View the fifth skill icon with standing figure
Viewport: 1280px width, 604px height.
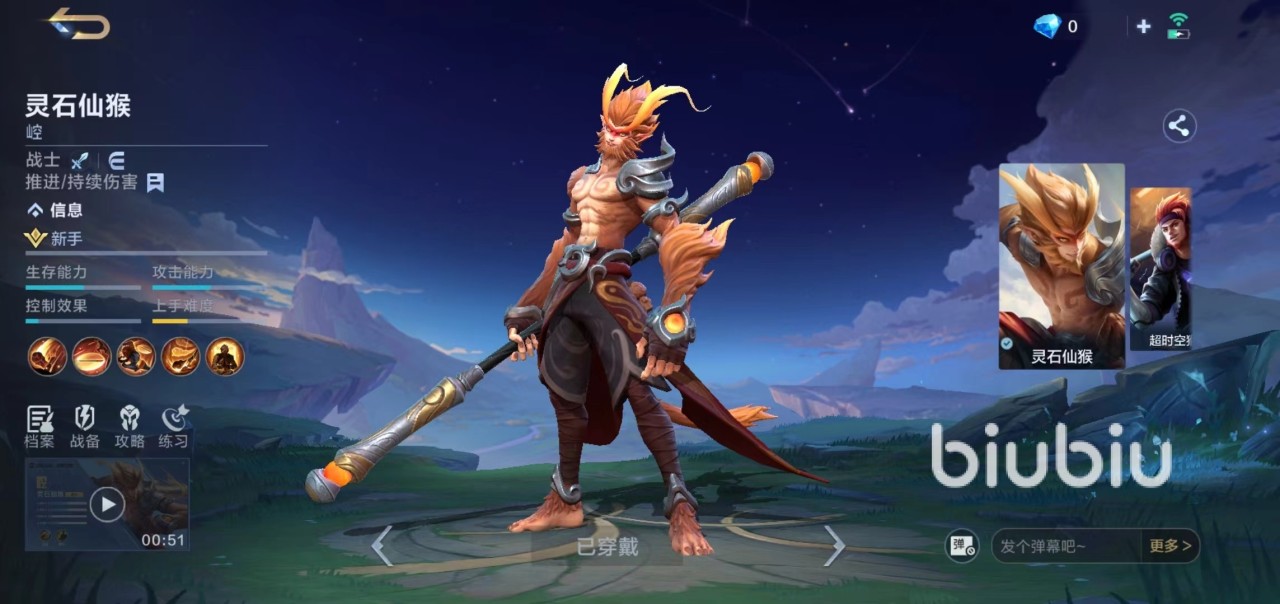tap(225, 356)
